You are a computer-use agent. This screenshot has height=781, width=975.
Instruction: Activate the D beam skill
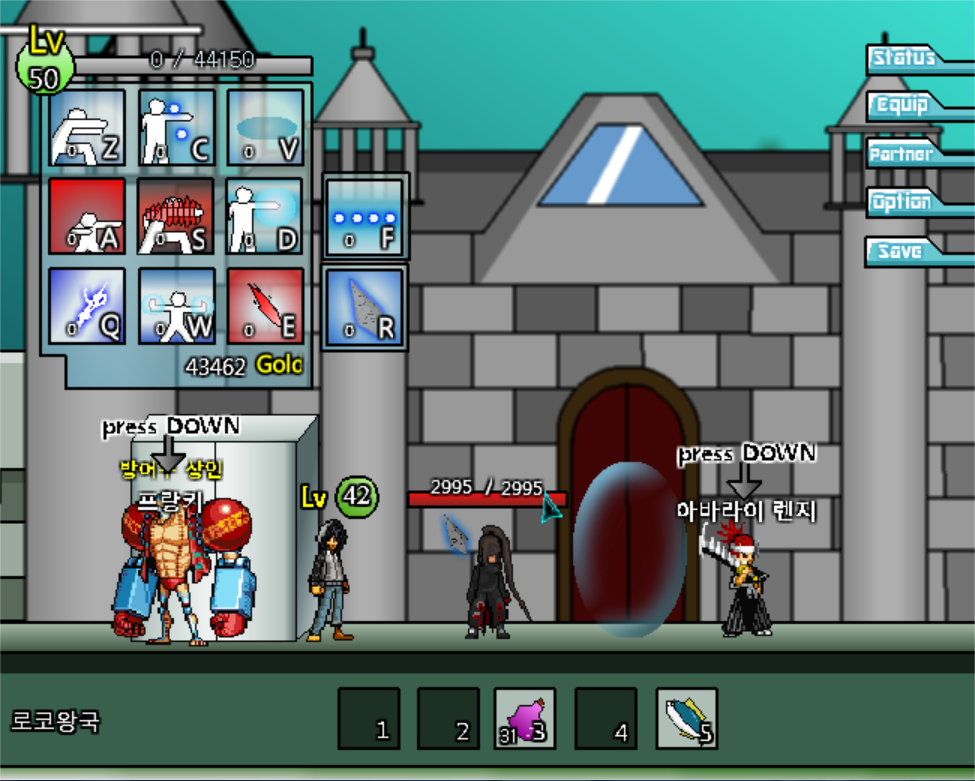265,216
